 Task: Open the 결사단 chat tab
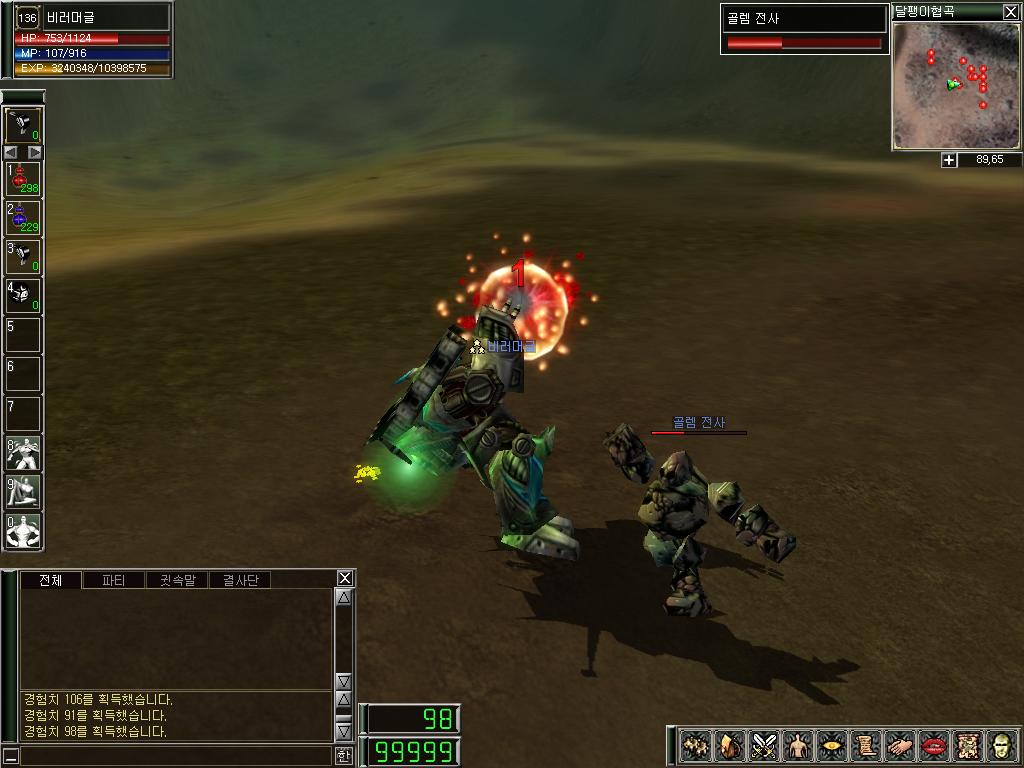[240, 580]
